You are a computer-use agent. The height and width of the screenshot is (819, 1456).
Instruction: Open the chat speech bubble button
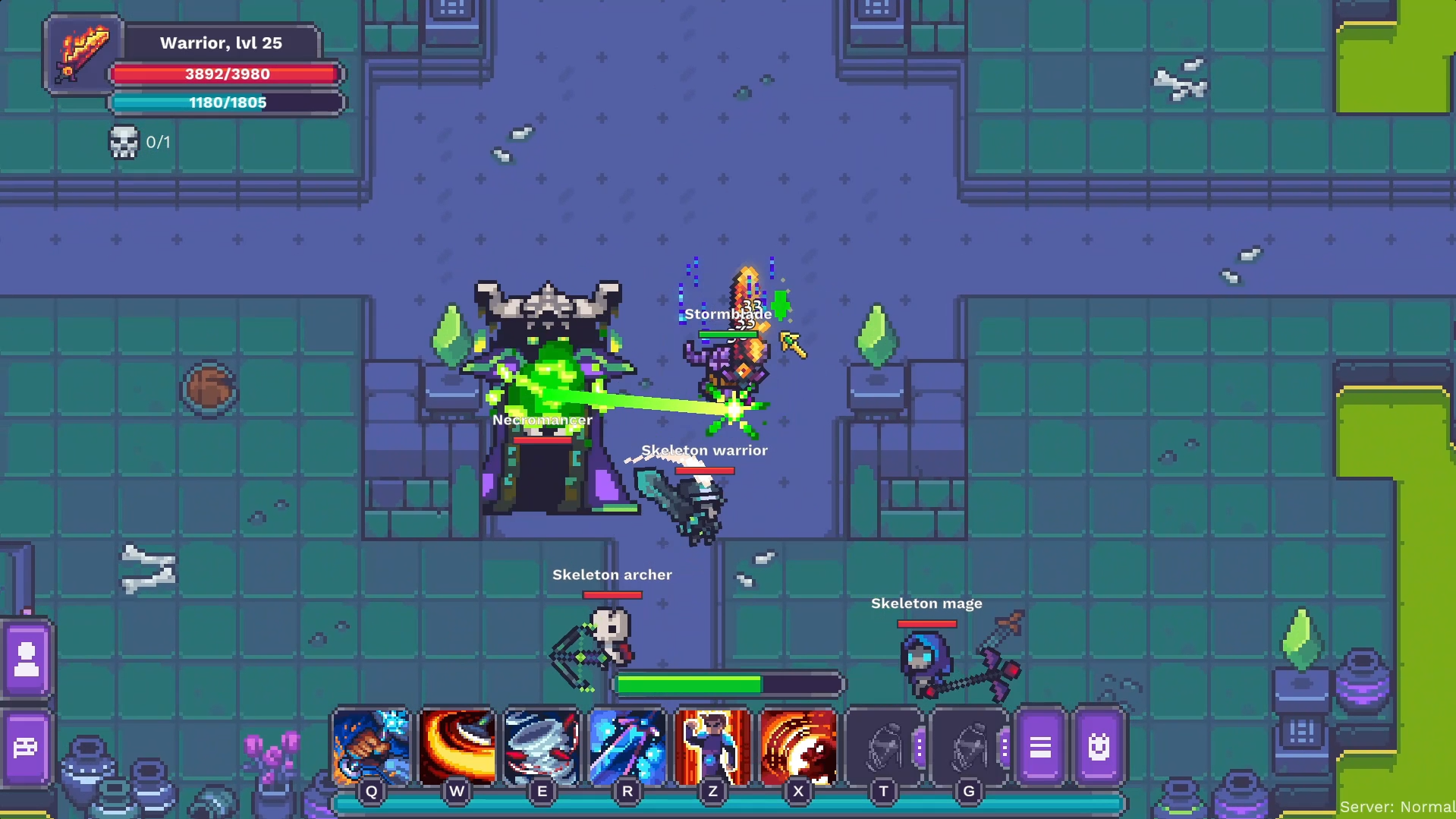27,748
